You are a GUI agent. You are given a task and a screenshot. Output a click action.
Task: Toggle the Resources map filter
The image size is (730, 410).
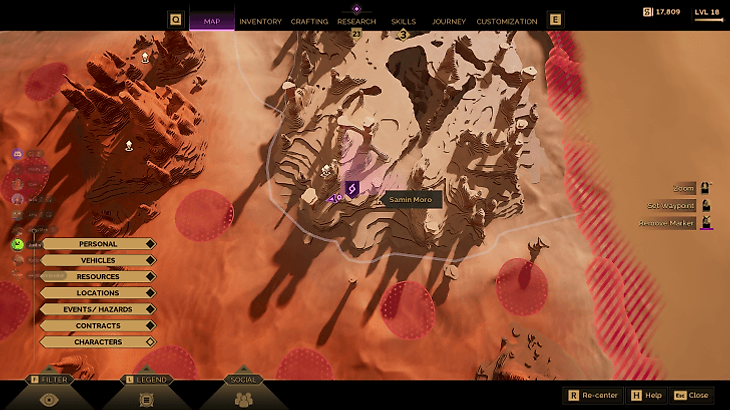[98, 276]
